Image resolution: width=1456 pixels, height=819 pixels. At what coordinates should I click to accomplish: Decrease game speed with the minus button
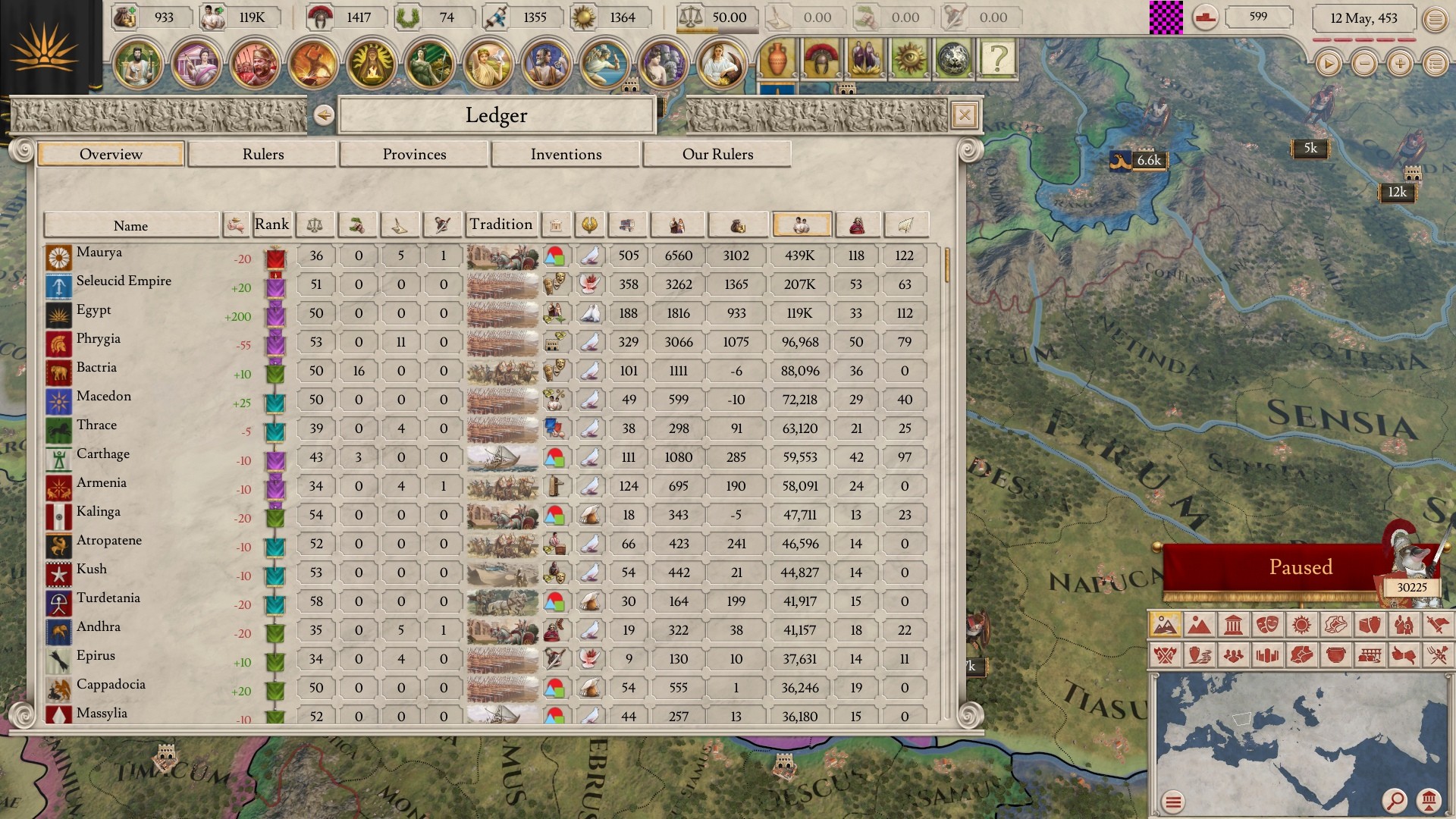point(1364,64)
